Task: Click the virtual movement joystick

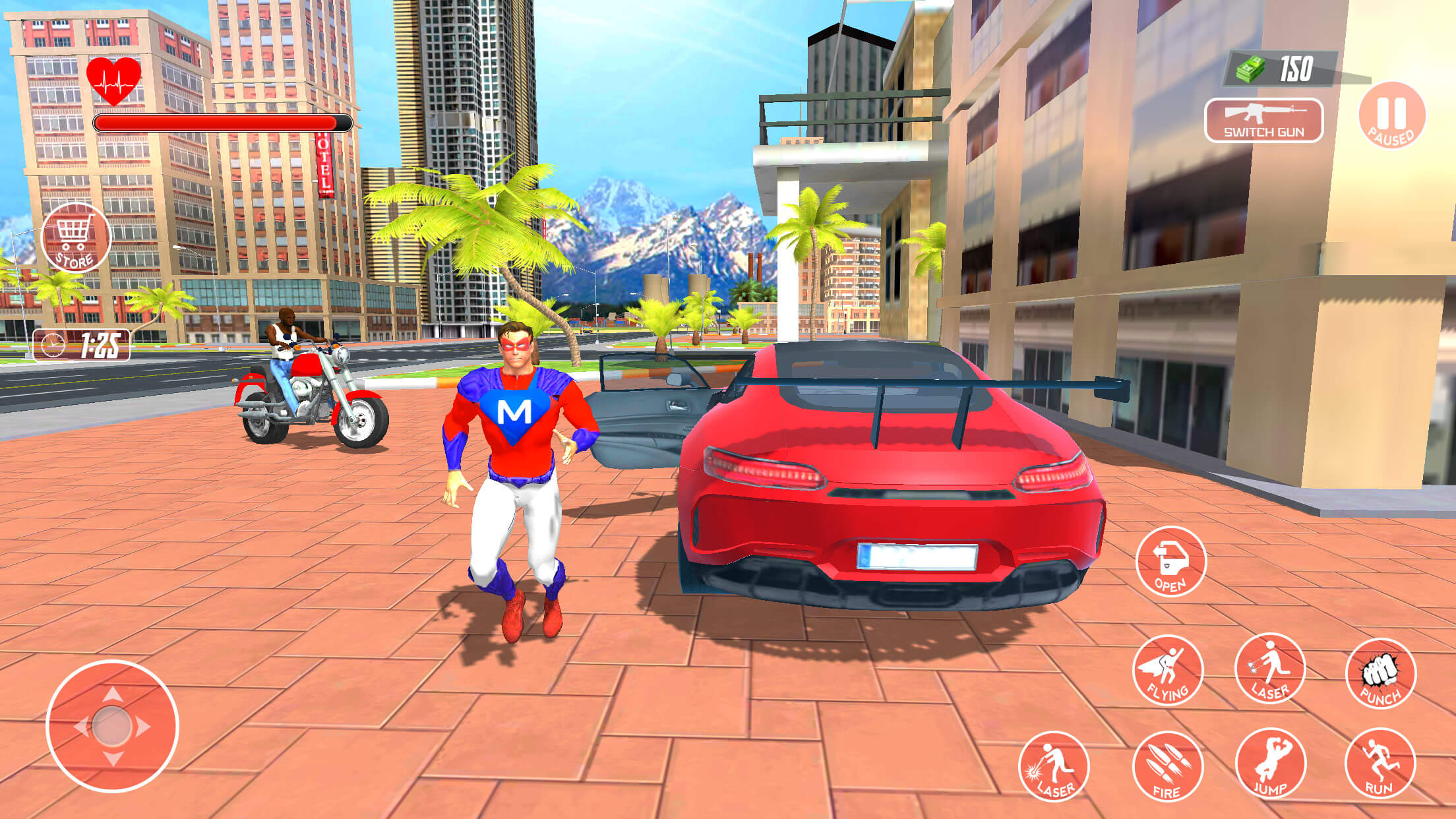Action: [112, 726]
